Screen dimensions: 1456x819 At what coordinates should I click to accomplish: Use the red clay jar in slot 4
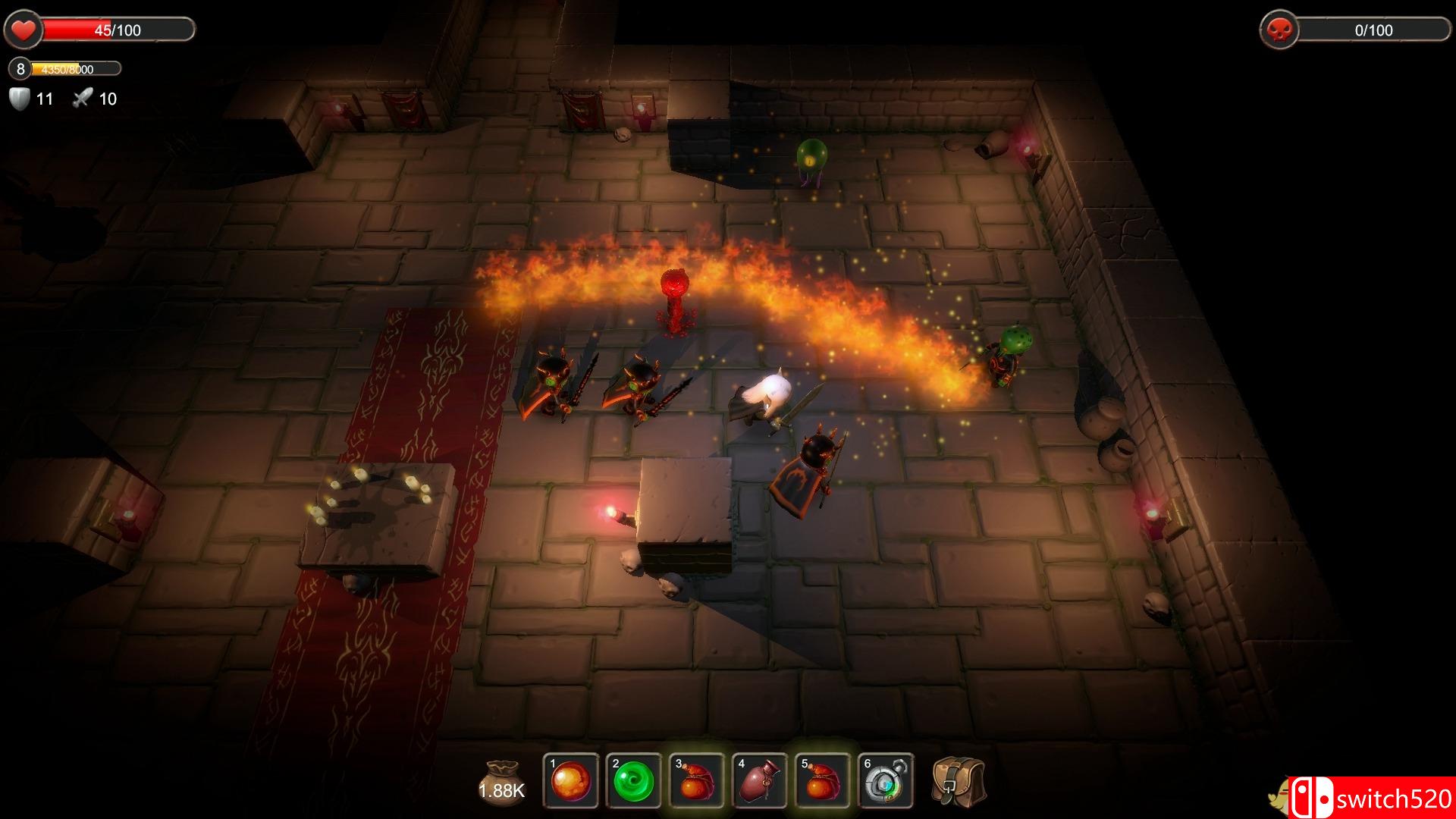(x=760, y=781)
